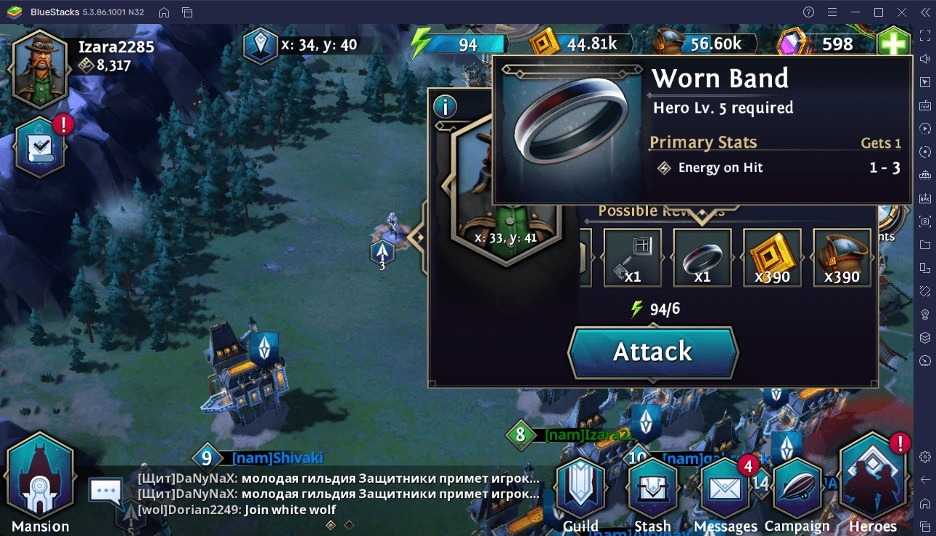Show info on the attack panel
The width and height of the screenshot is (936, 536).
point(444,106)
